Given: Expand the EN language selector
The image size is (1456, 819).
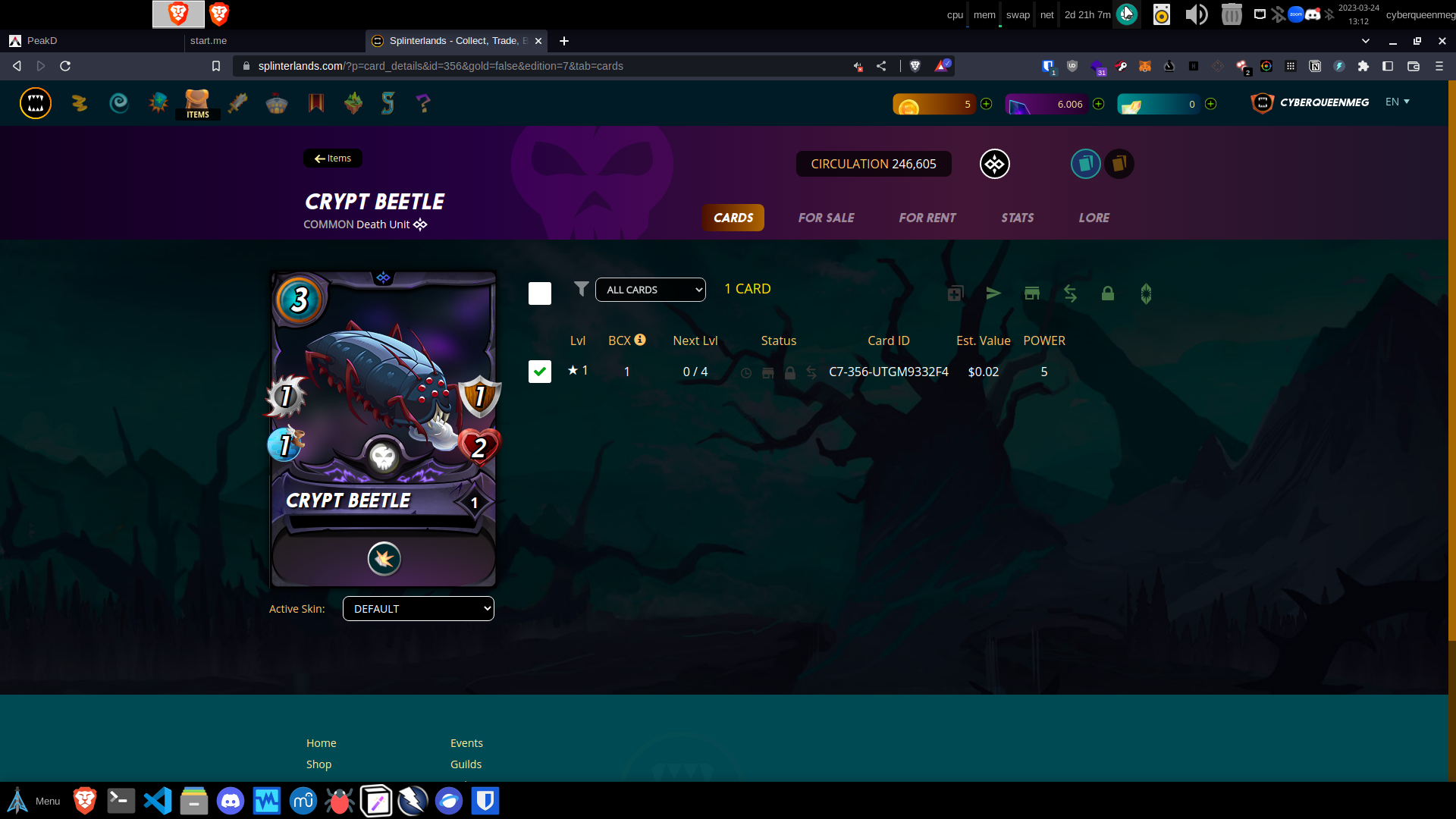Looking at the screenshot, I should point(1398,101).
